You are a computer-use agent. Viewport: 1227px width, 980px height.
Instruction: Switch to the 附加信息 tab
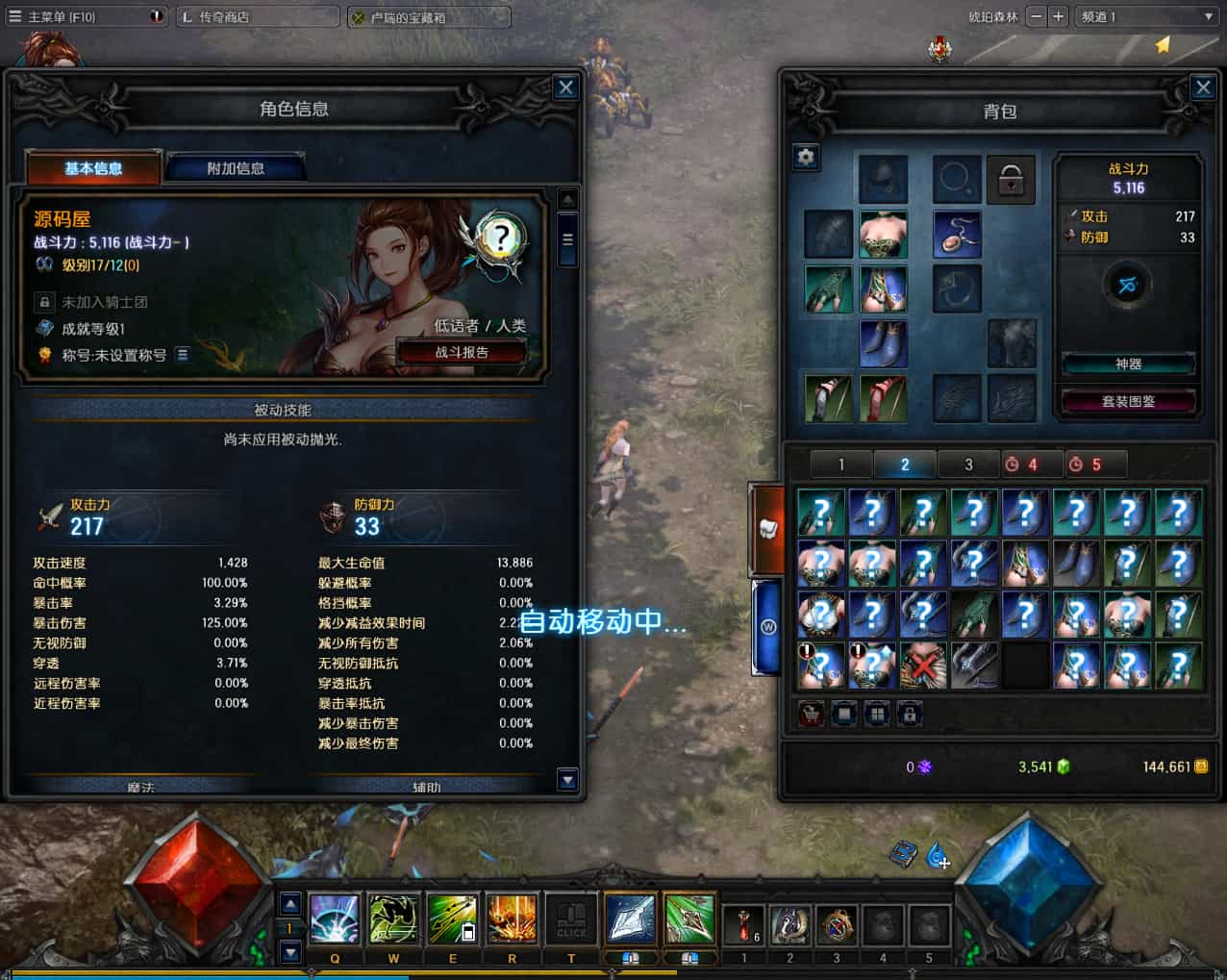[x=236, y=168]
